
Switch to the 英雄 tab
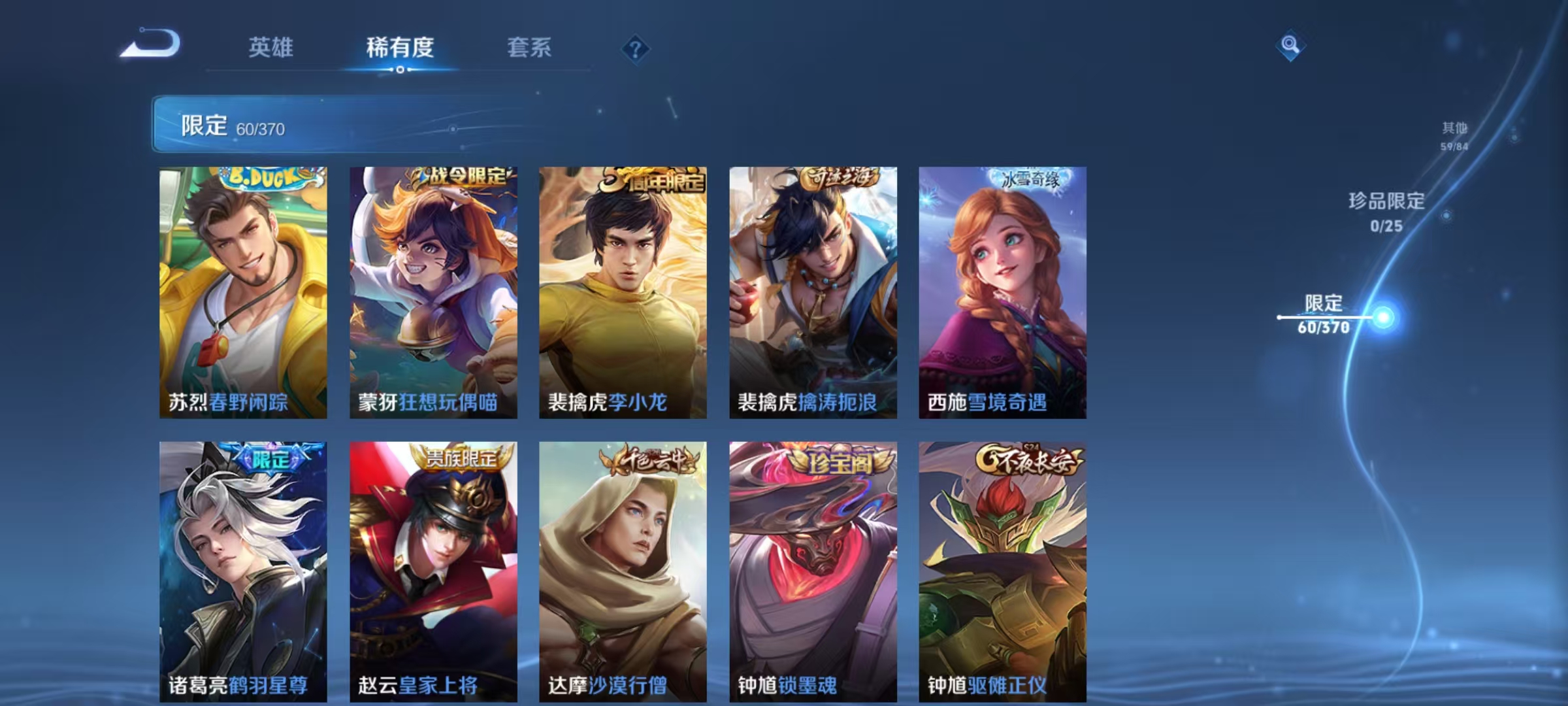(x=272, y=47)
